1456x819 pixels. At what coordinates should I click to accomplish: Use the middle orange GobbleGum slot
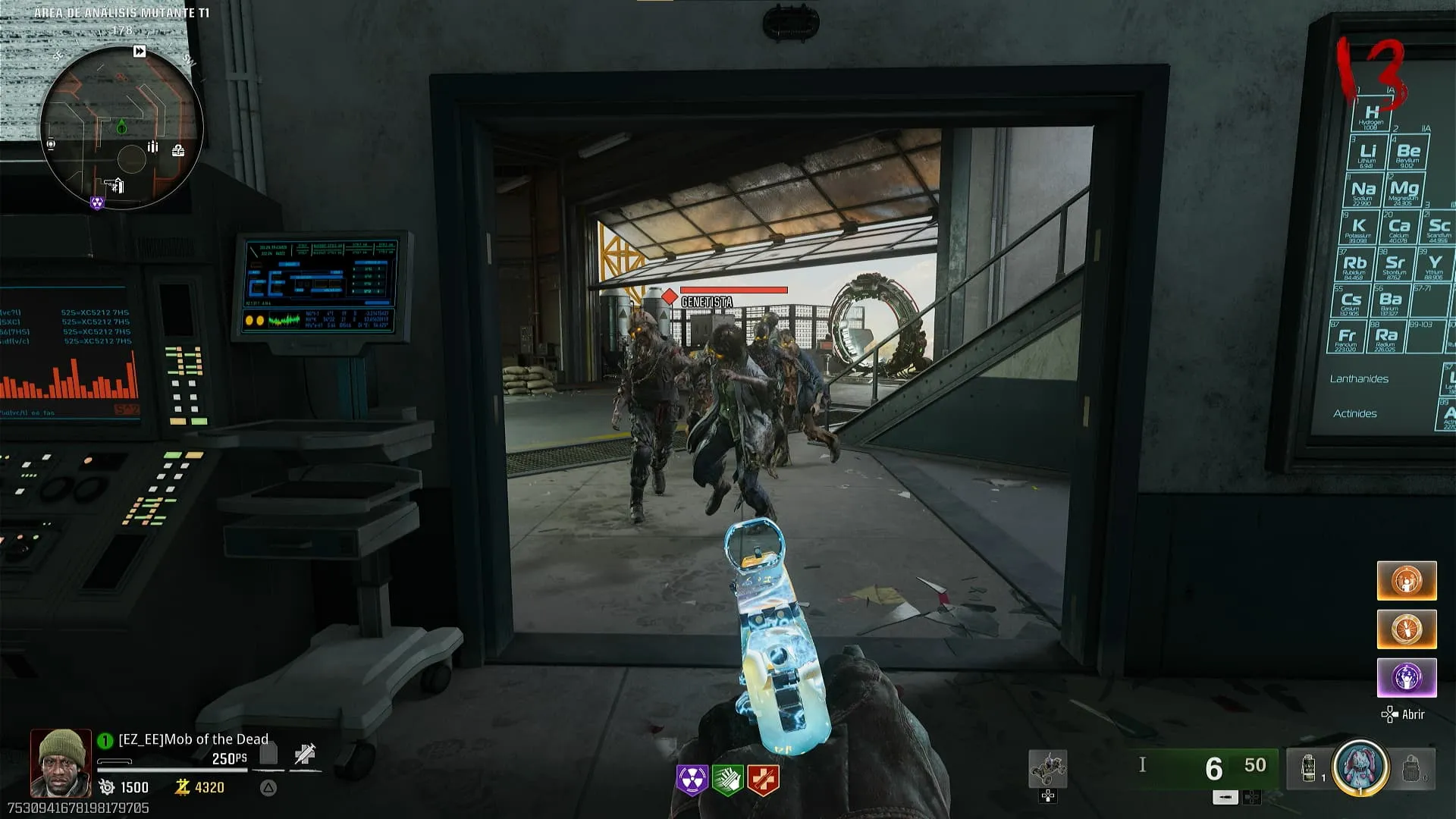(1407, 629)
